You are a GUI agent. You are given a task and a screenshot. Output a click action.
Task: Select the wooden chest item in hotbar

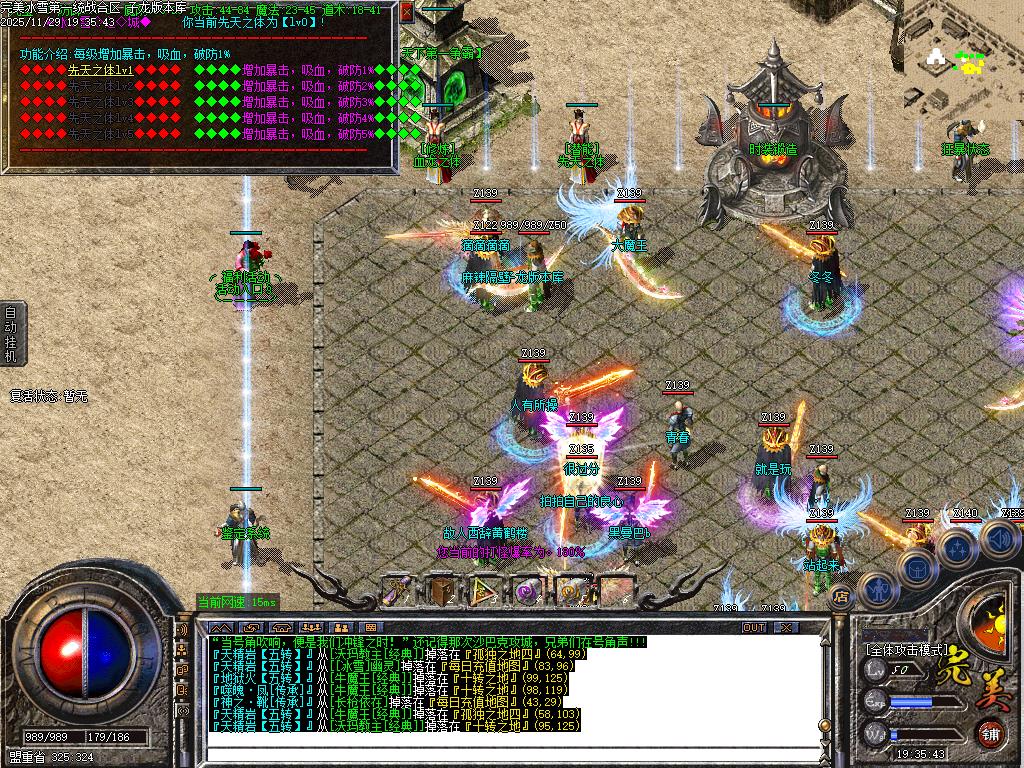442,590
